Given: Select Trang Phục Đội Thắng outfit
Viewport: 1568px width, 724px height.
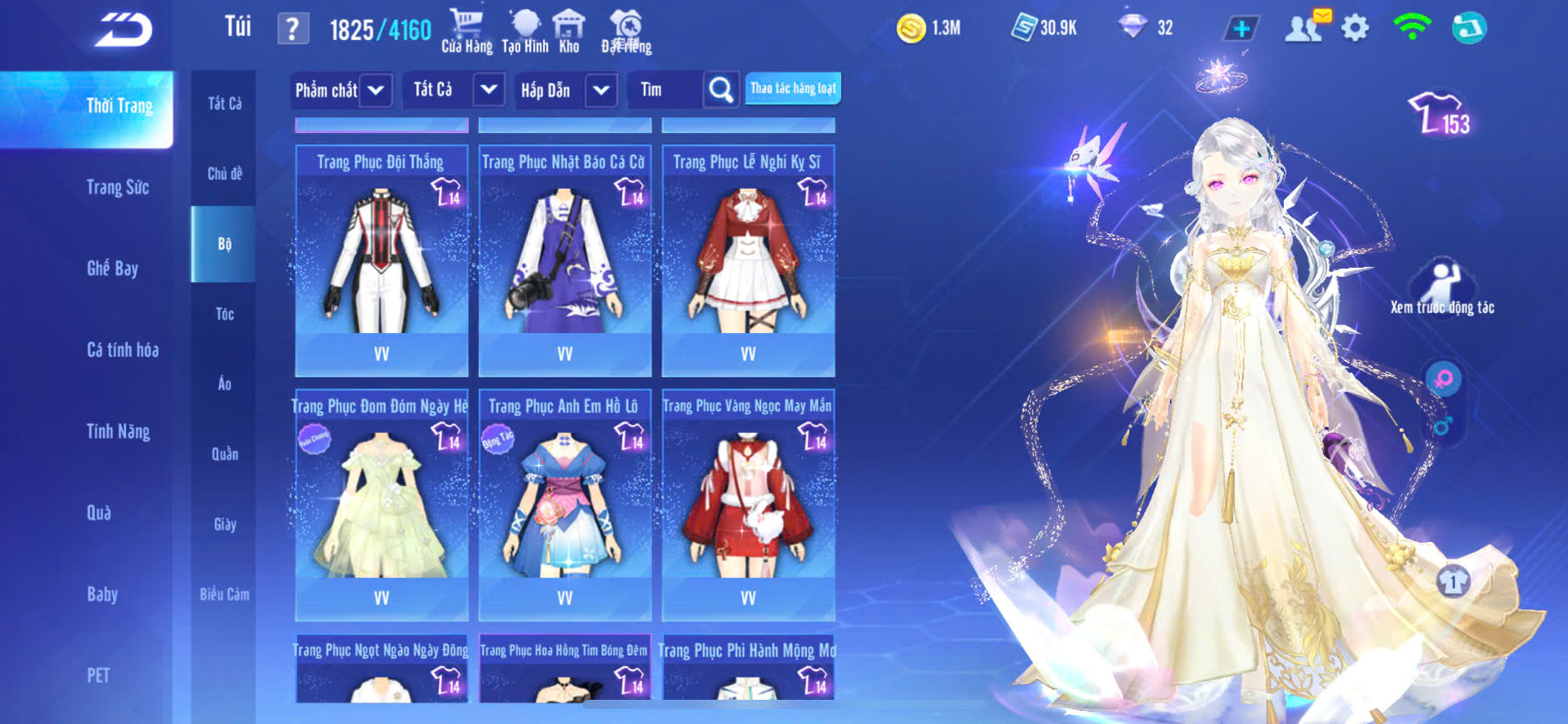Looking at the screenshot, I should (381, 260).
